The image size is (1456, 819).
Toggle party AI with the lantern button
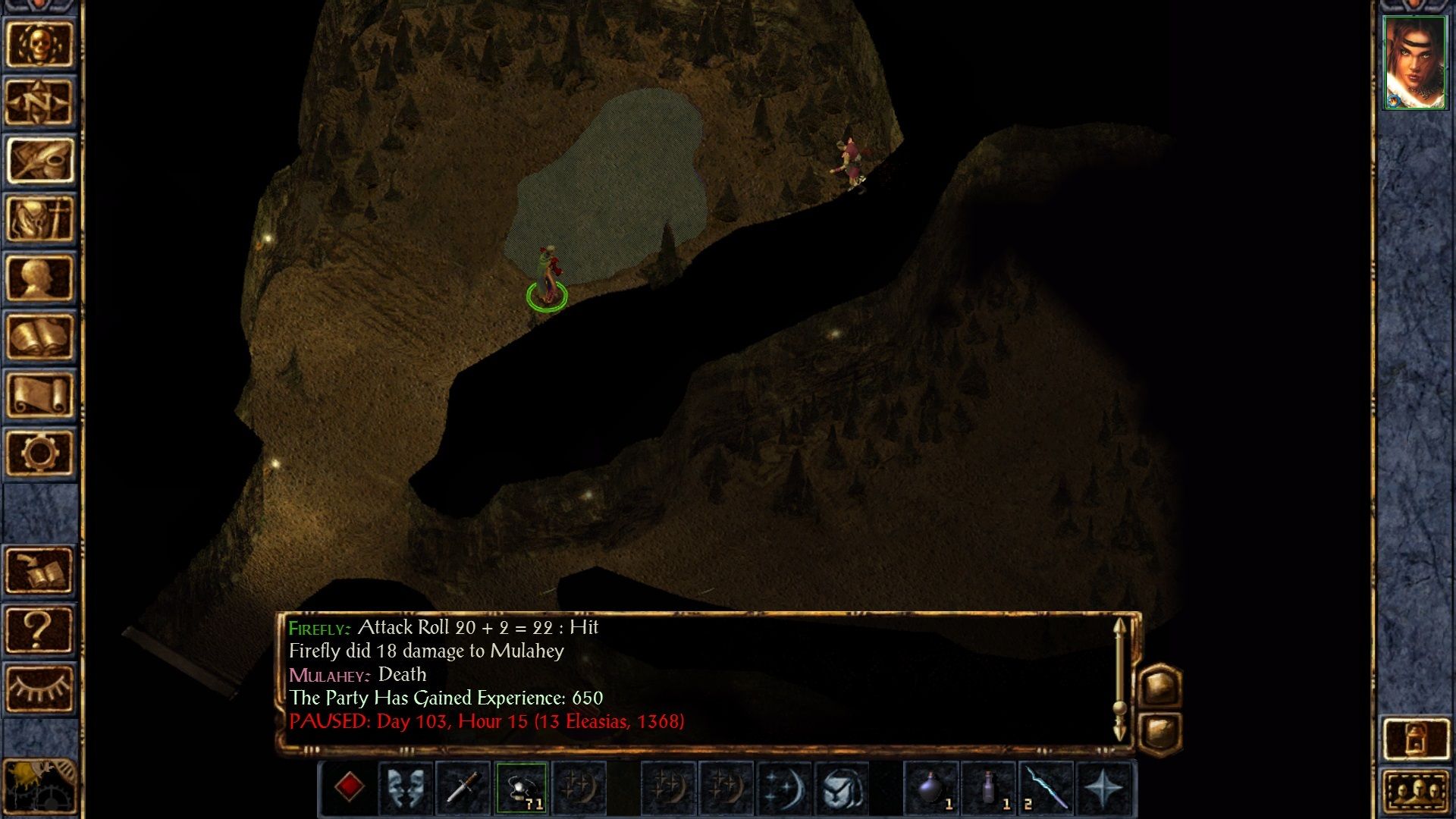click(x=1416, y=738)
